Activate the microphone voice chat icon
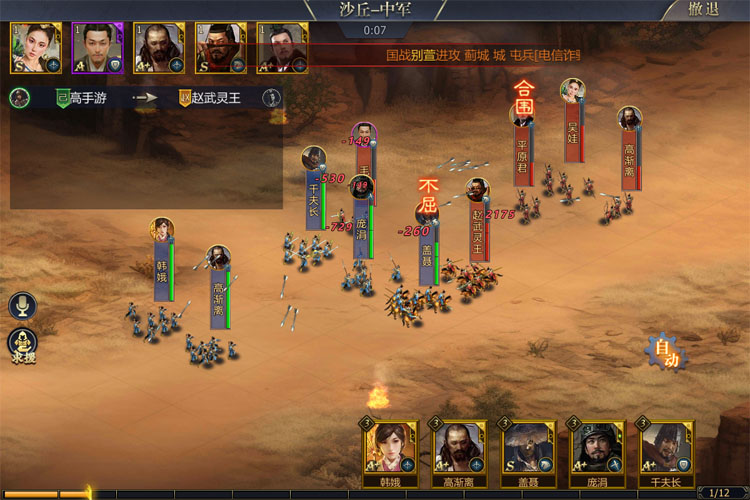Image resolution: width=750 pixels, height=500 pixels. (x=22, y=306)
